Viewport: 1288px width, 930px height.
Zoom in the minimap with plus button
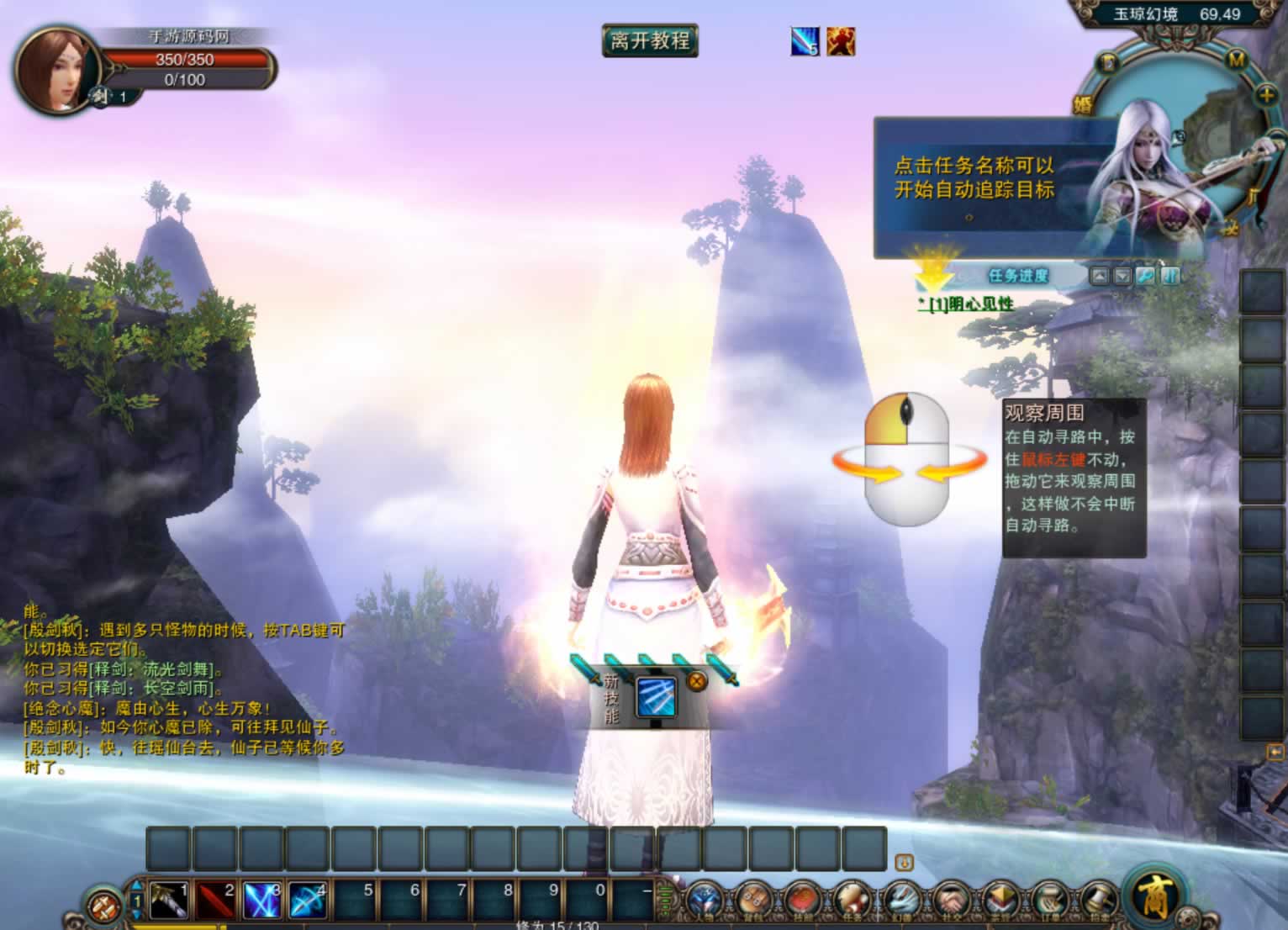click(1266, 95)
